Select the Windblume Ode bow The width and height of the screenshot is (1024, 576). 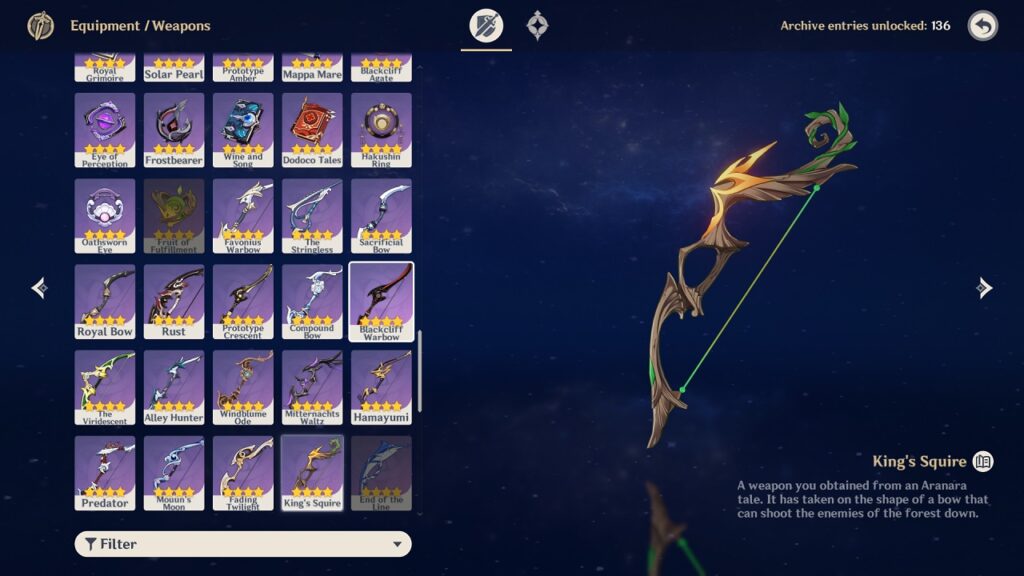tap(243, 387)
